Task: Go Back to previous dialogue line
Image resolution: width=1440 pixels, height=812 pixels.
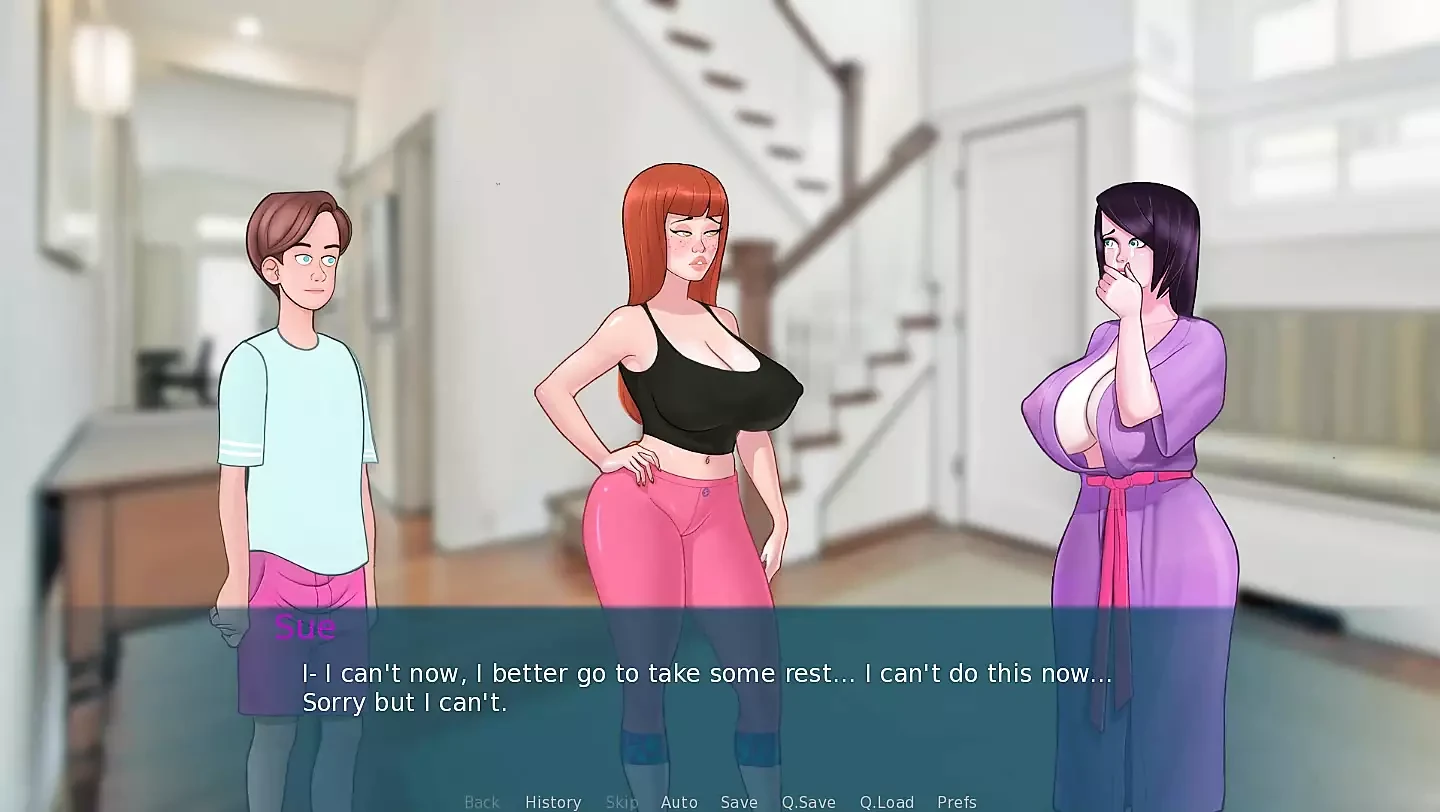Action: point(481,802)
